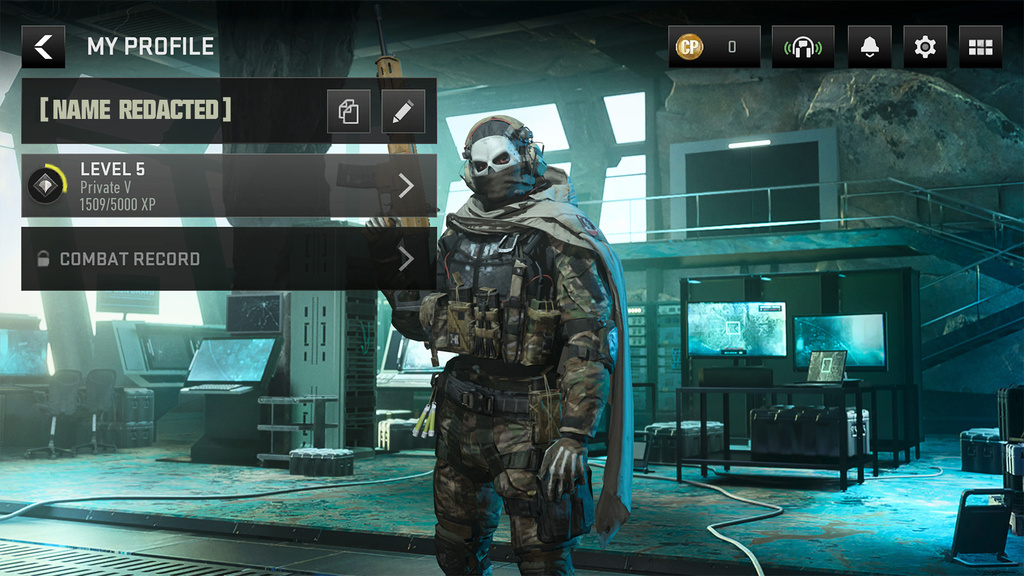Open the Level 5 Private V progression
Viewport: 1024px width, 576px height.
tap(228, 185)
